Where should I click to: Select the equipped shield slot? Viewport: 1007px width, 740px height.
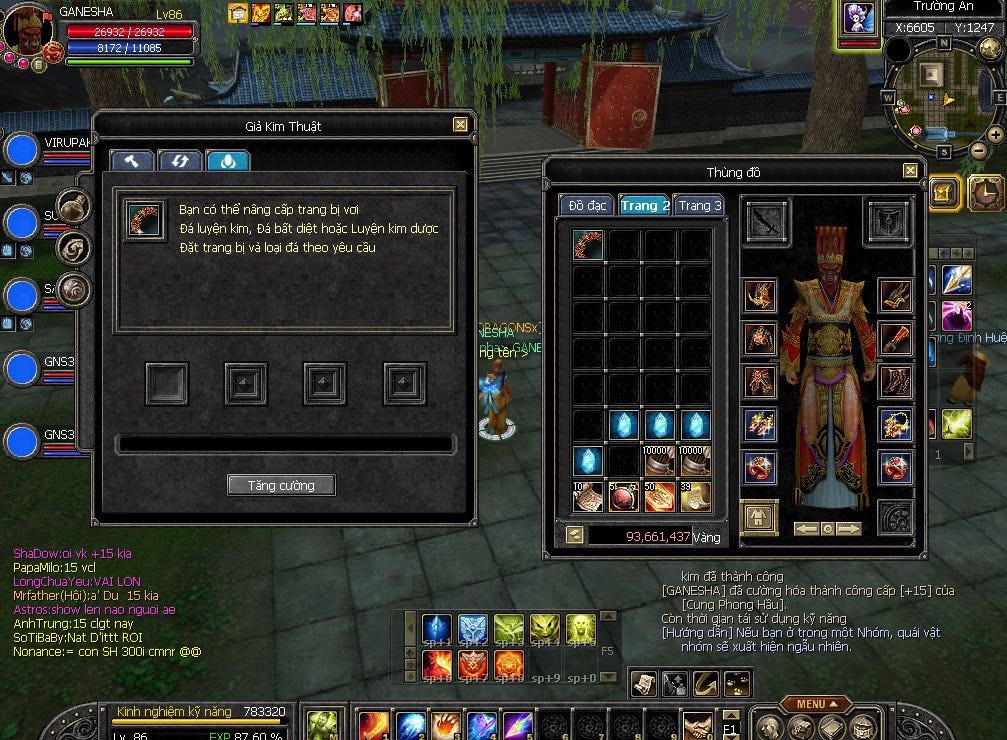(x=888, y=222)
